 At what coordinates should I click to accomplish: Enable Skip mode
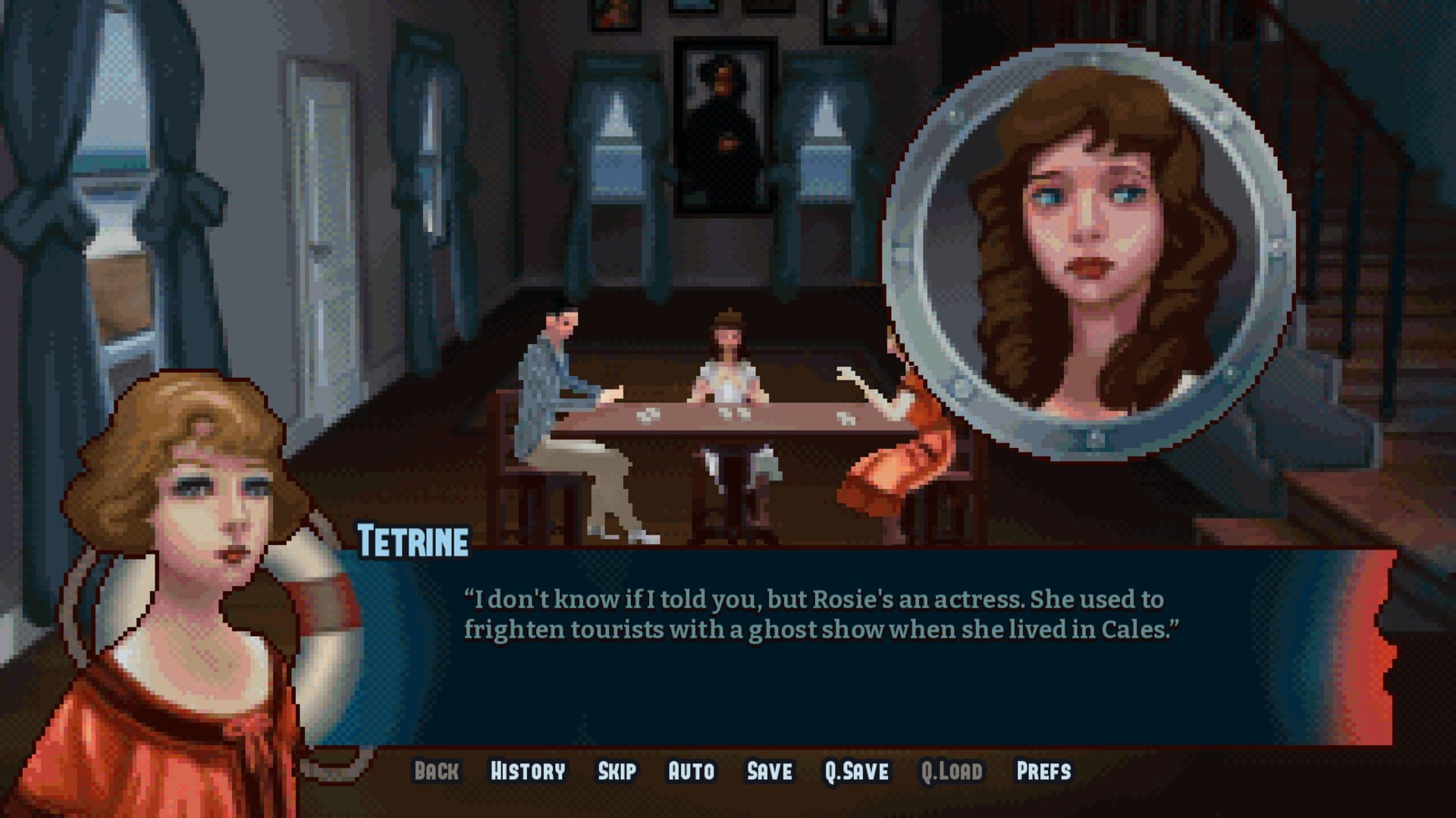619,771
